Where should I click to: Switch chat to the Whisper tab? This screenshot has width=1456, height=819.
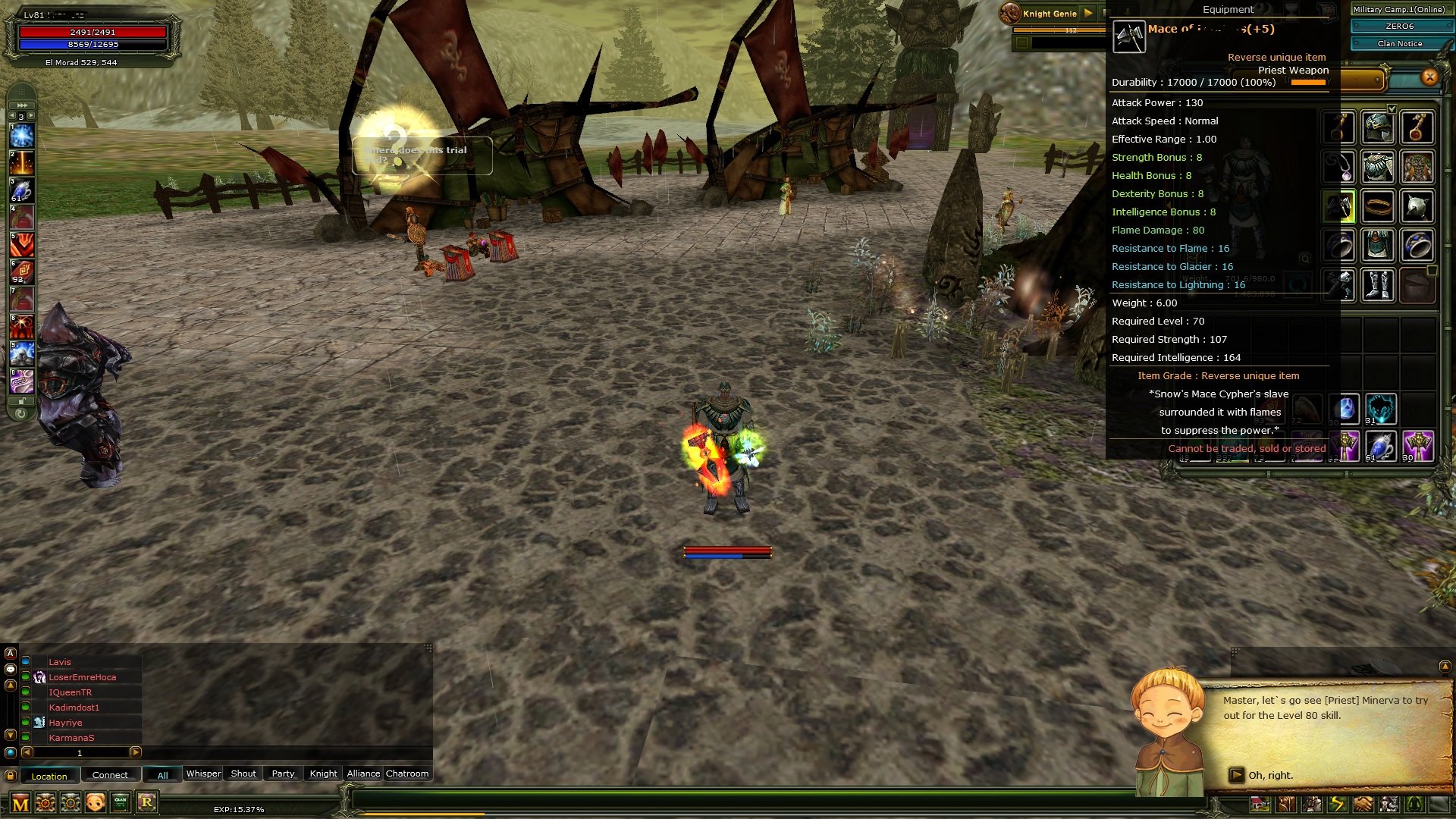[x=203, y=773]
